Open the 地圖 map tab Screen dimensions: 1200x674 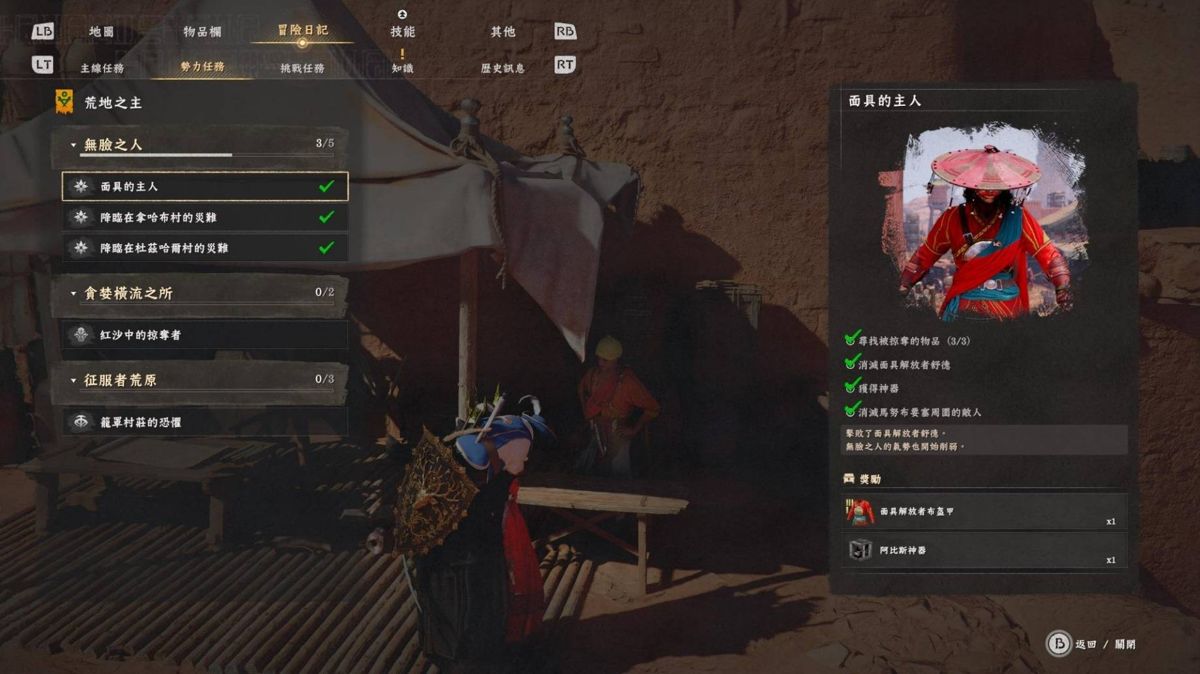click(101, 32)
